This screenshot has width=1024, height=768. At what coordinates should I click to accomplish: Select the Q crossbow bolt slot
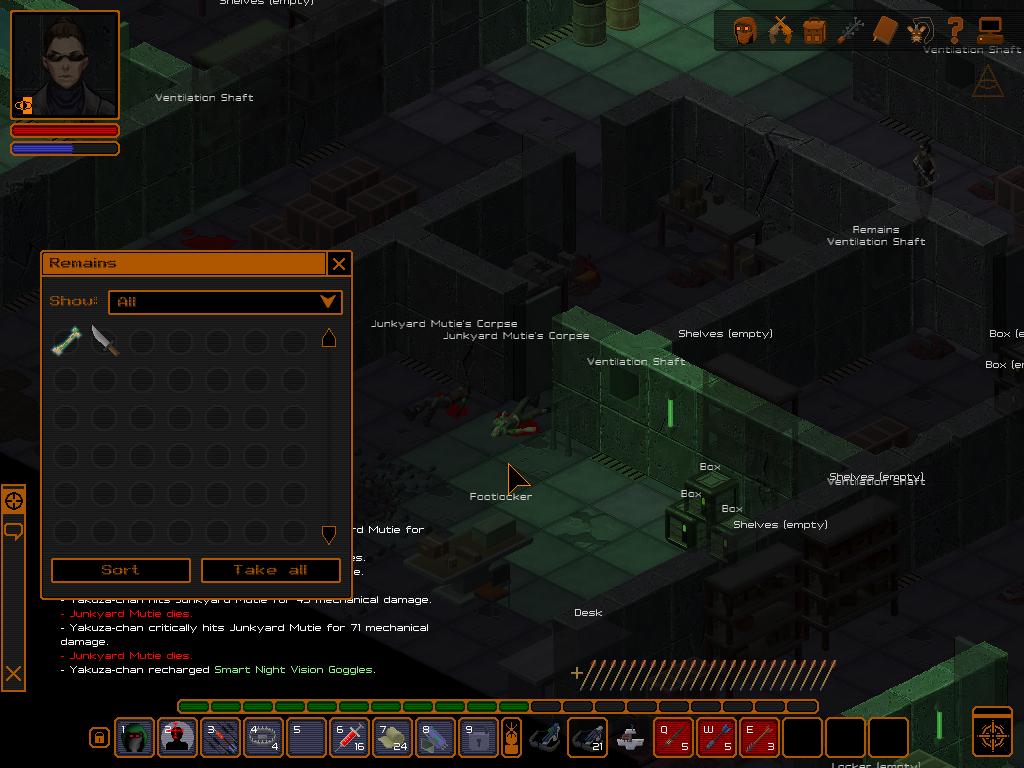coord(673,738)
